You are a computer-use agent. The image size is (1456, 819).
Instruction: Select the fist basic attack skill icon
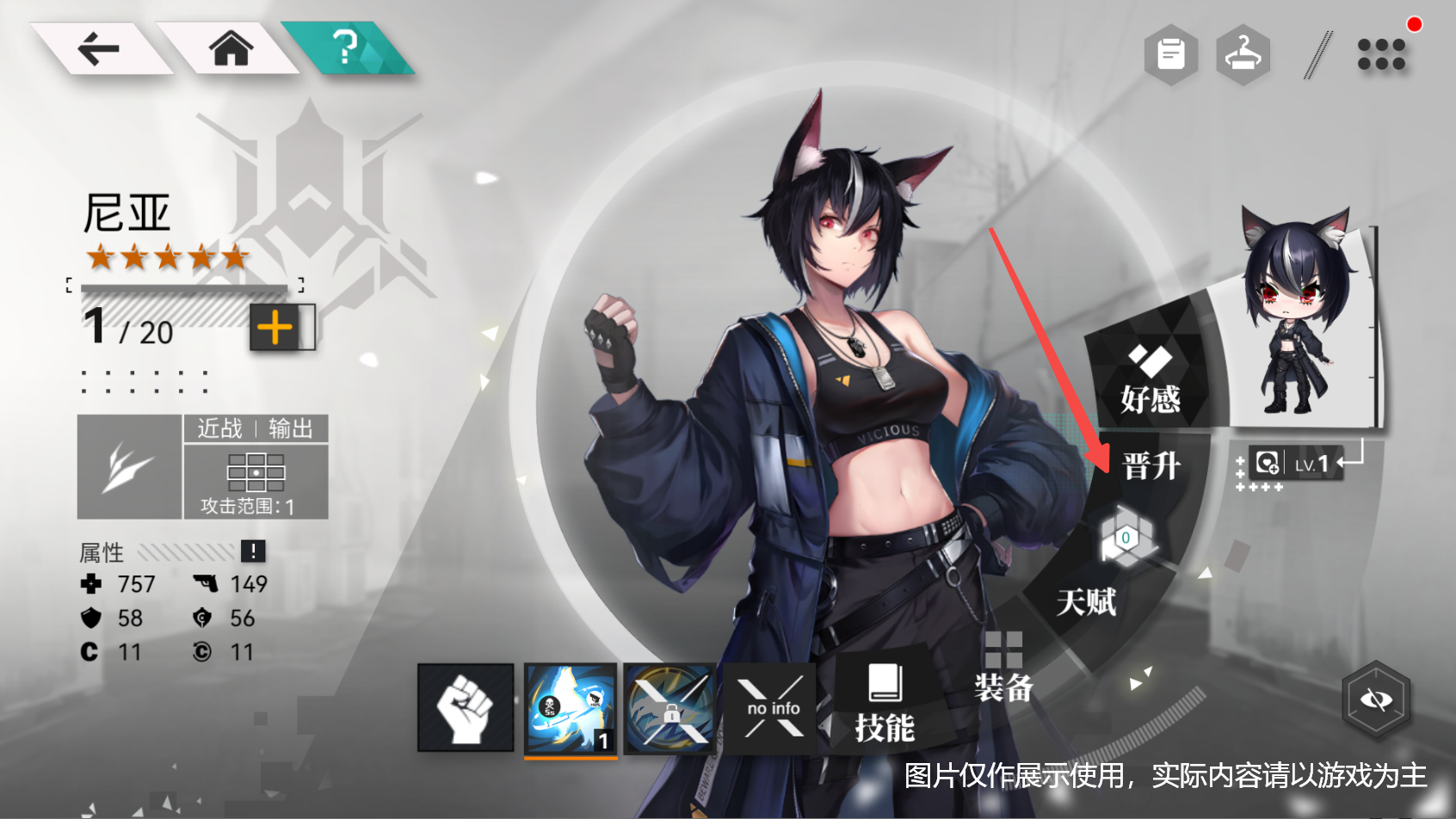[x=465, y=708]
